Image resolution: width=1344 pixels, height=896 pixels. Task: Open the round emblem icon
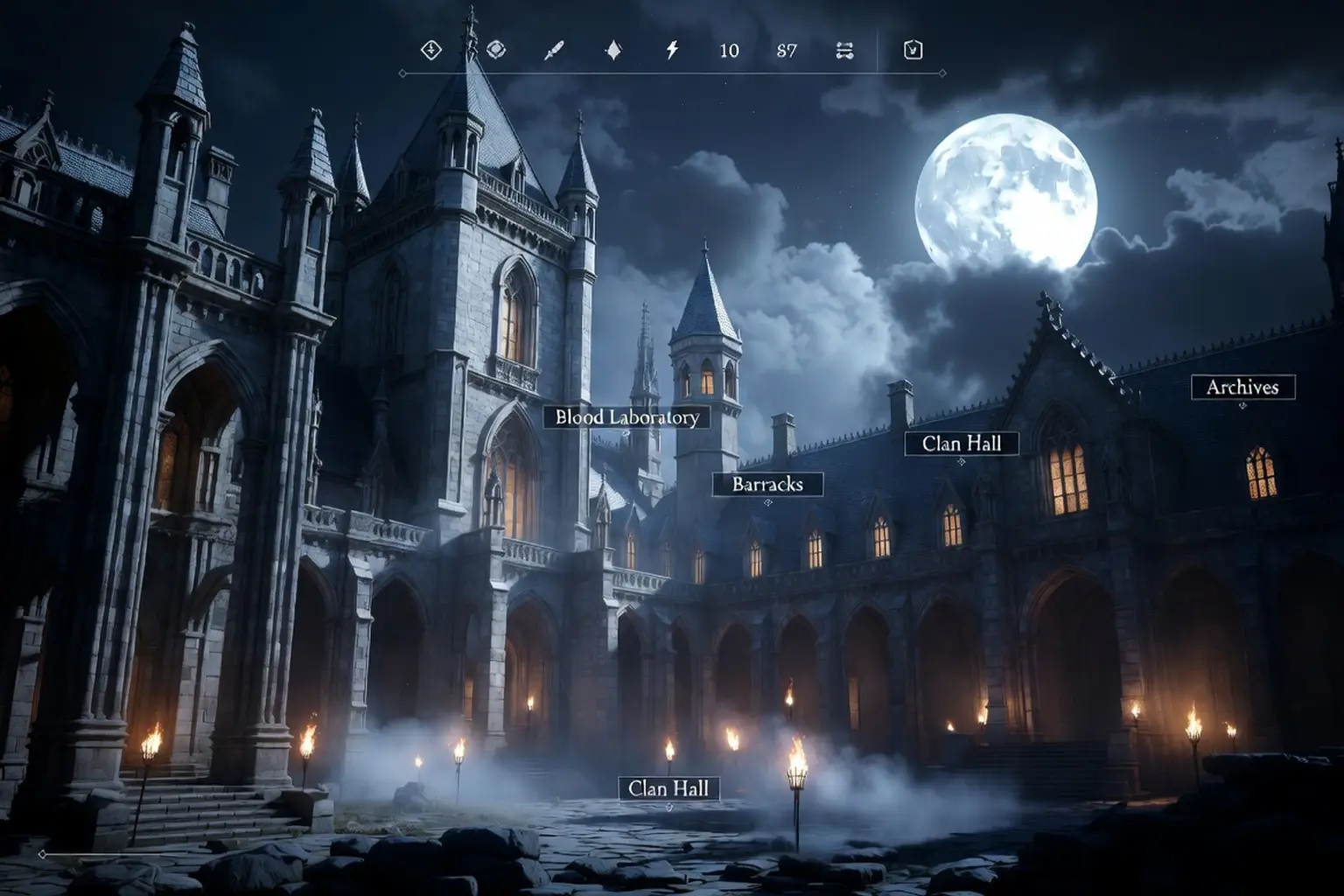(x=496, y=50)
